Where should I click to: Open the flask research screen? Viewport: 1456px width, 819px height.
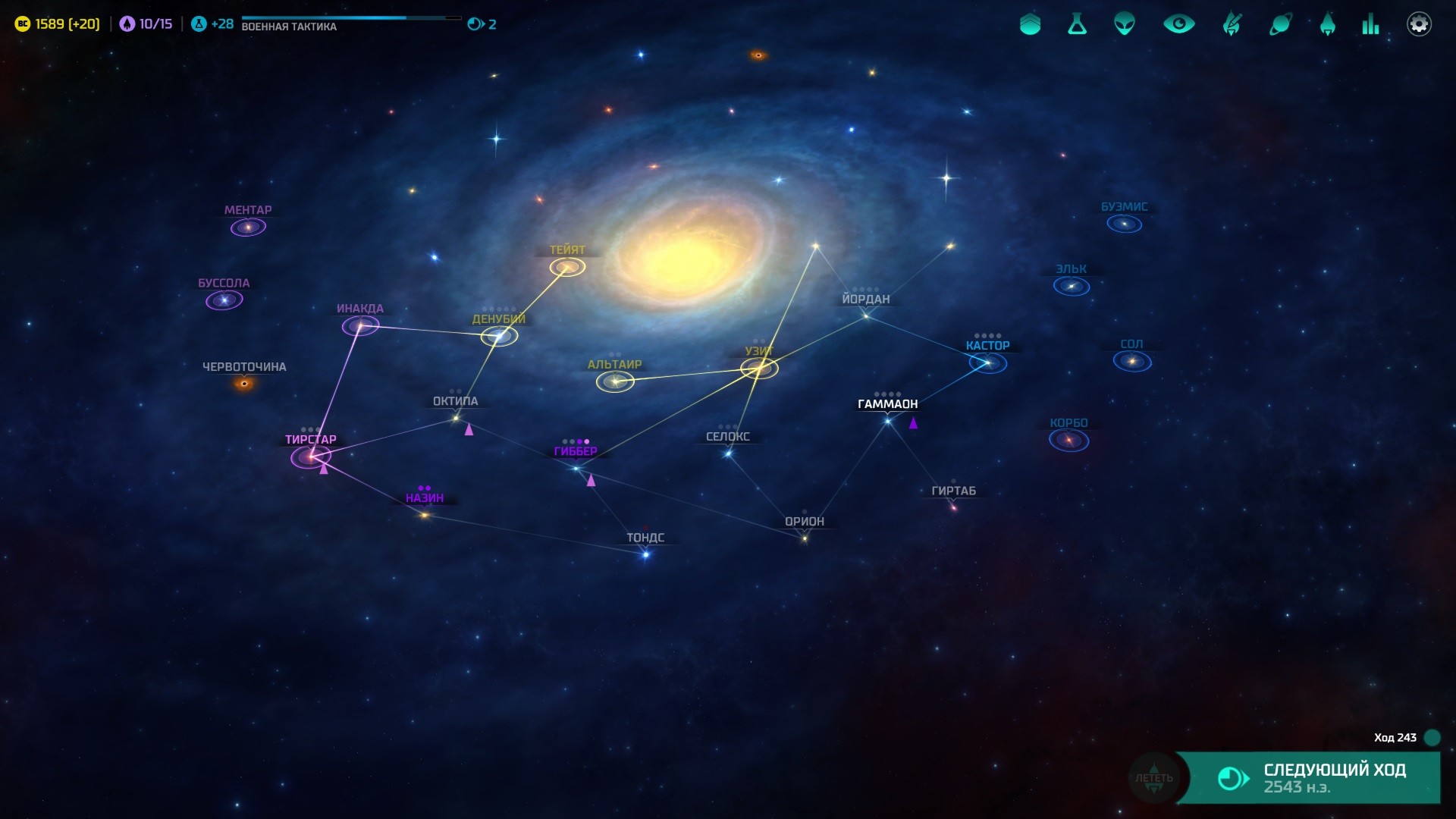[1077, 24]
